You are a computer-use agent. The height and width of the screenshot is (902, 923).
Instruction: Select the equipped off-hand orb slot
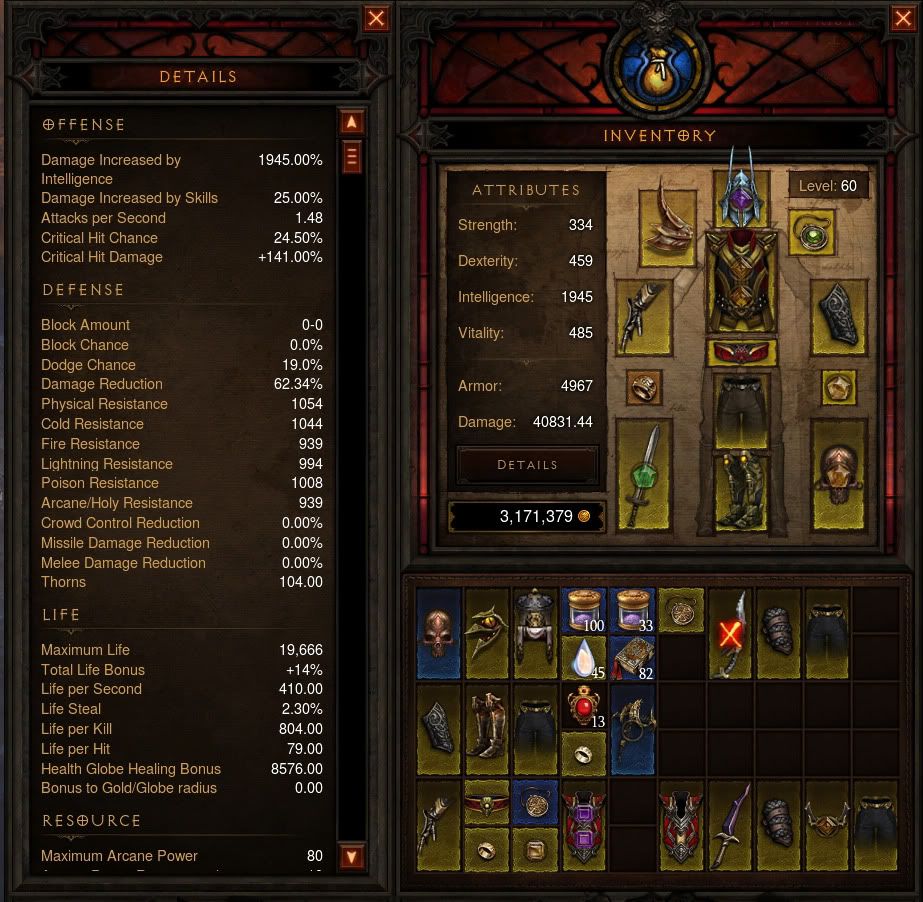pyautogui.click(x=838, y=474)
